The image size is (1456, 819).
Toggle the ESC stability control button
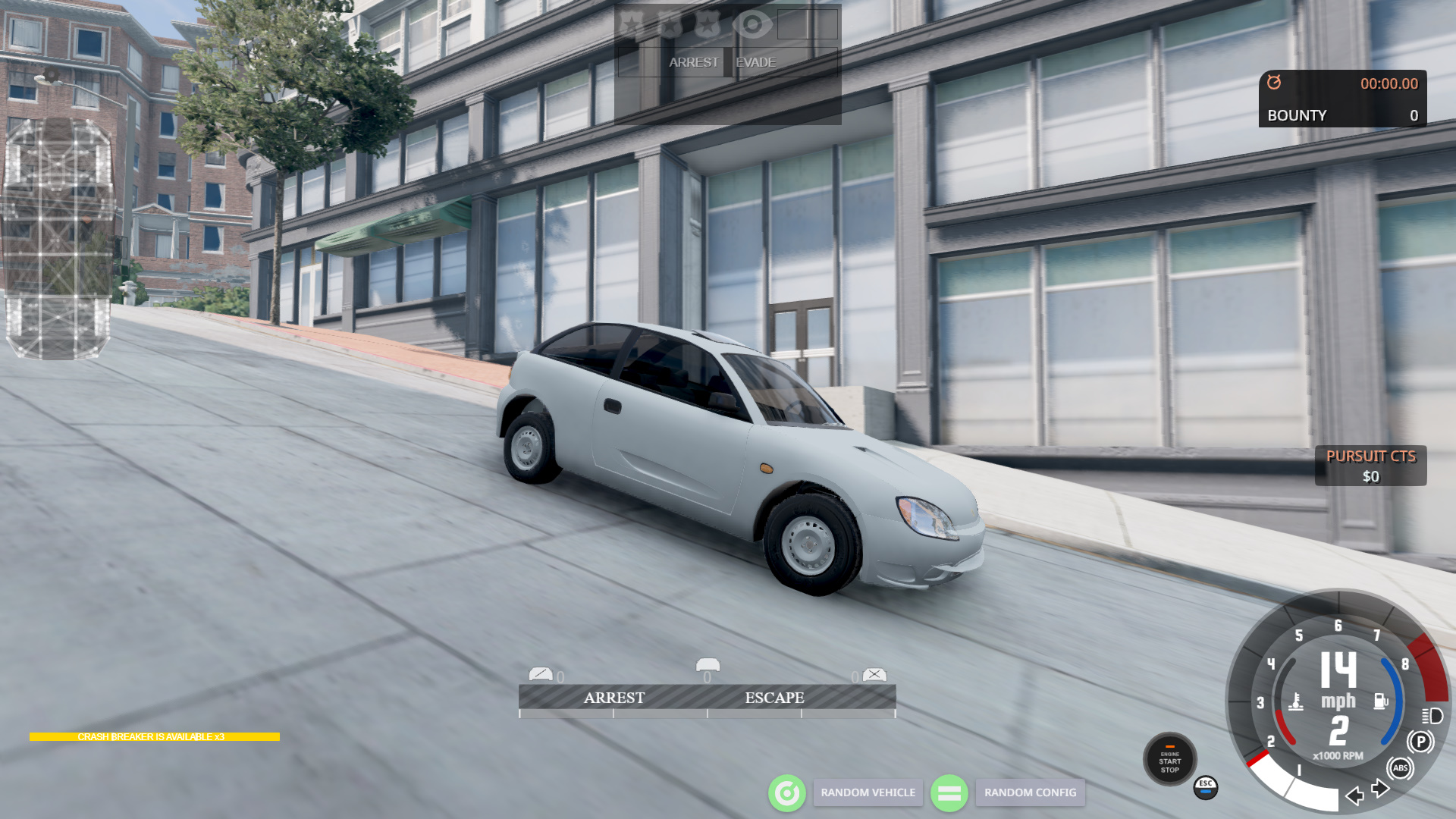(x=1206, y=787)
